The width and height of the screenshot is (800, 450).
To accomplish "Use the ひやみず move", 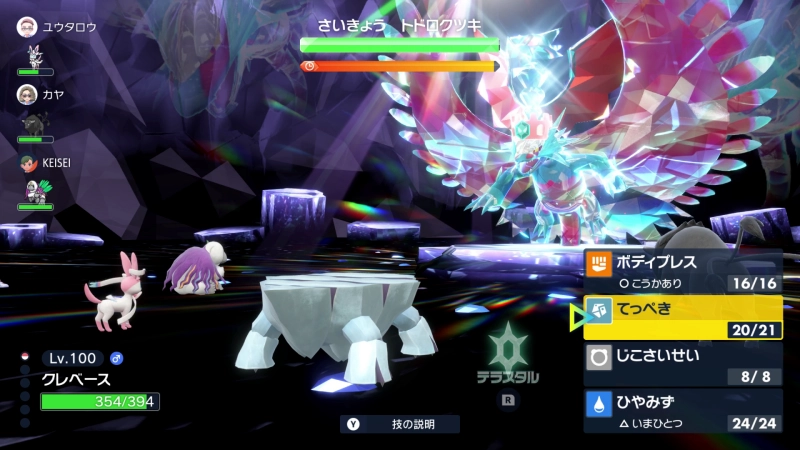I will pos(682,410).
